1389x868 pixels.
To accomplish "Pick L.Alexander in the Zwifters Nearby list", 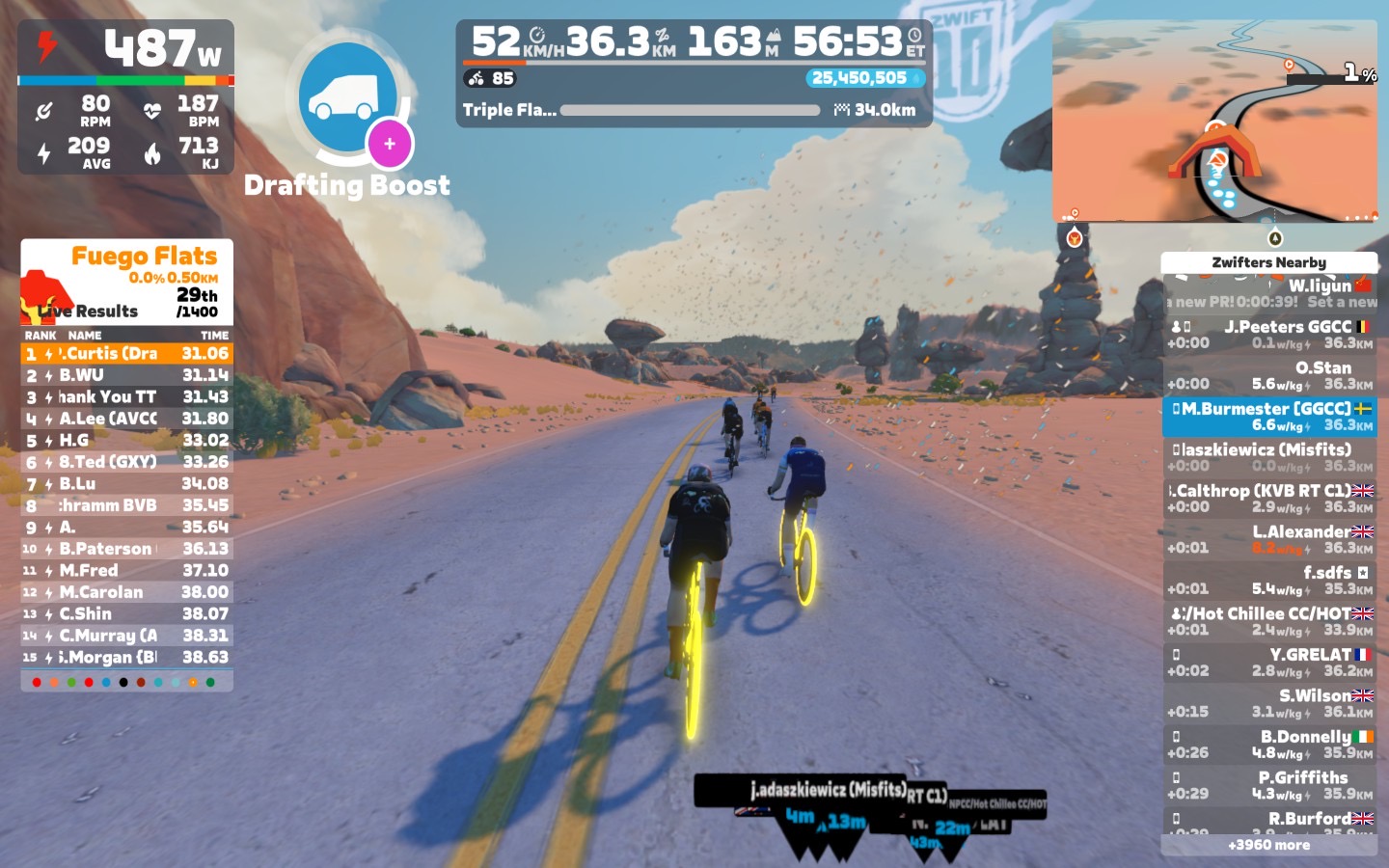I will 1268,539.
